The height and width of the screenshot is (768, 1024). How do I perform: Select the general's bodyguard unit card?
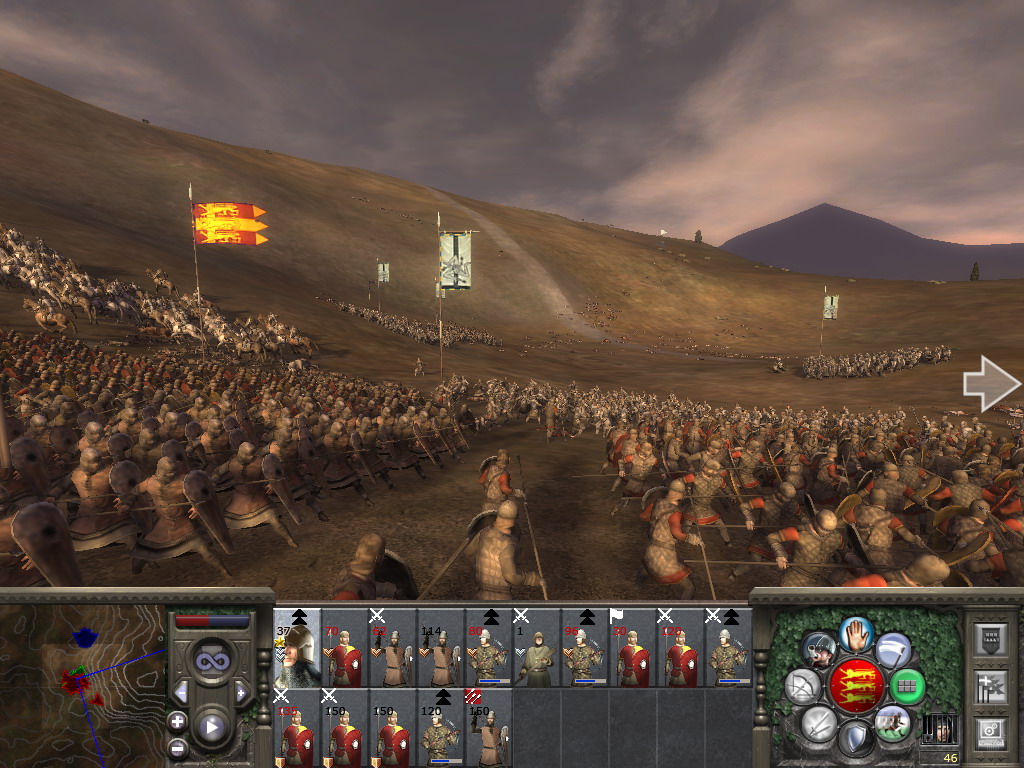297,648
